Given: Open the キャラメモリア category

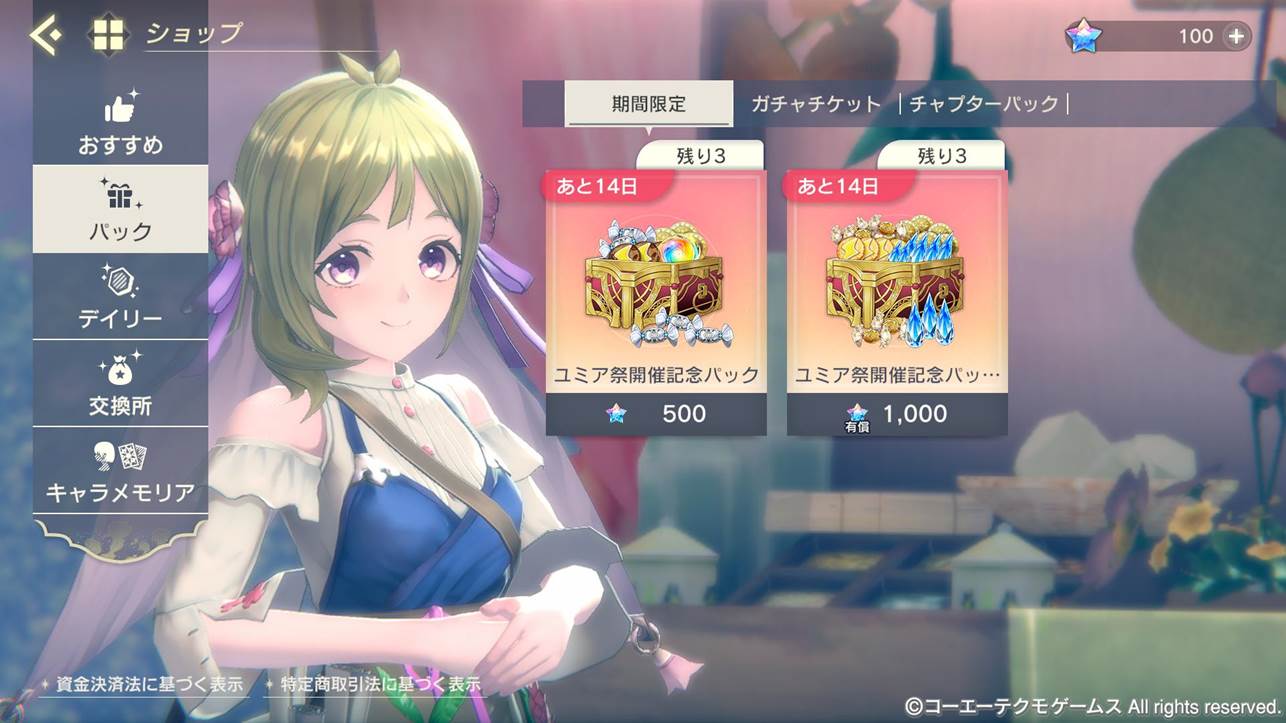Looking at the screenshot, I should click(x=120, y=471).
